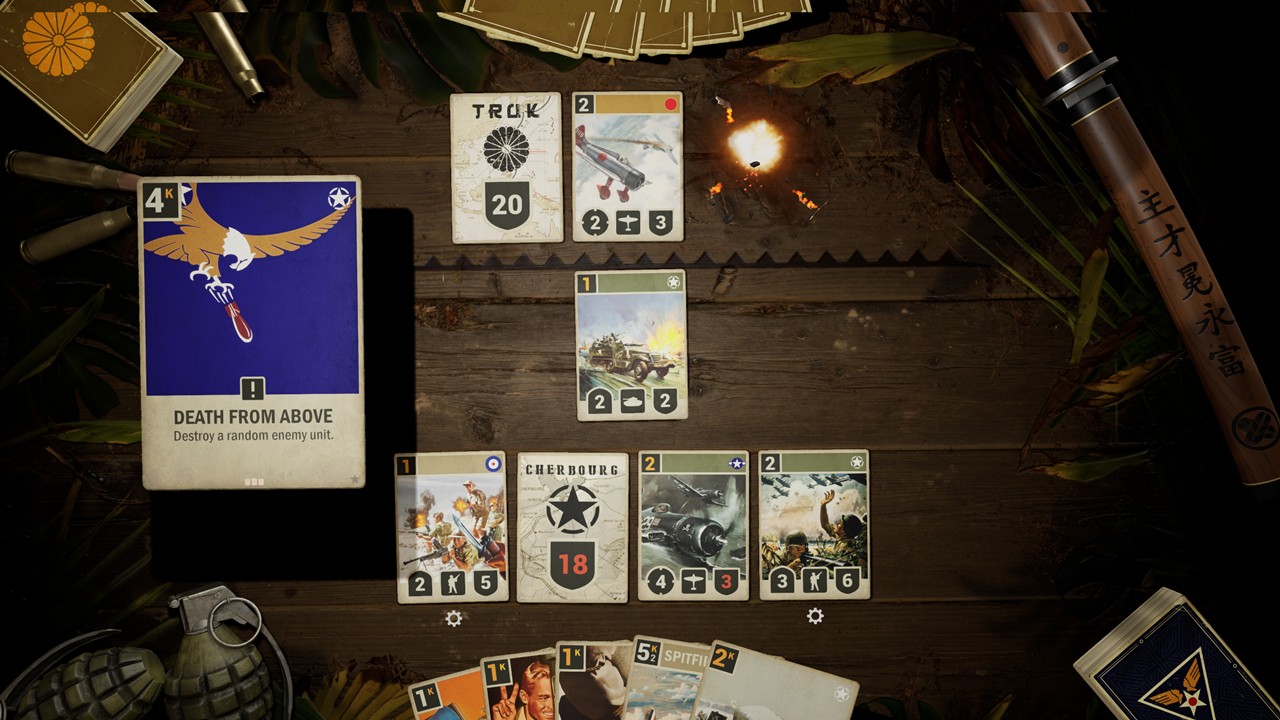Viewport: 1280px width, 720px height.
Task: Select the halftrack unit on the frontline
Action: pos(631,344)
